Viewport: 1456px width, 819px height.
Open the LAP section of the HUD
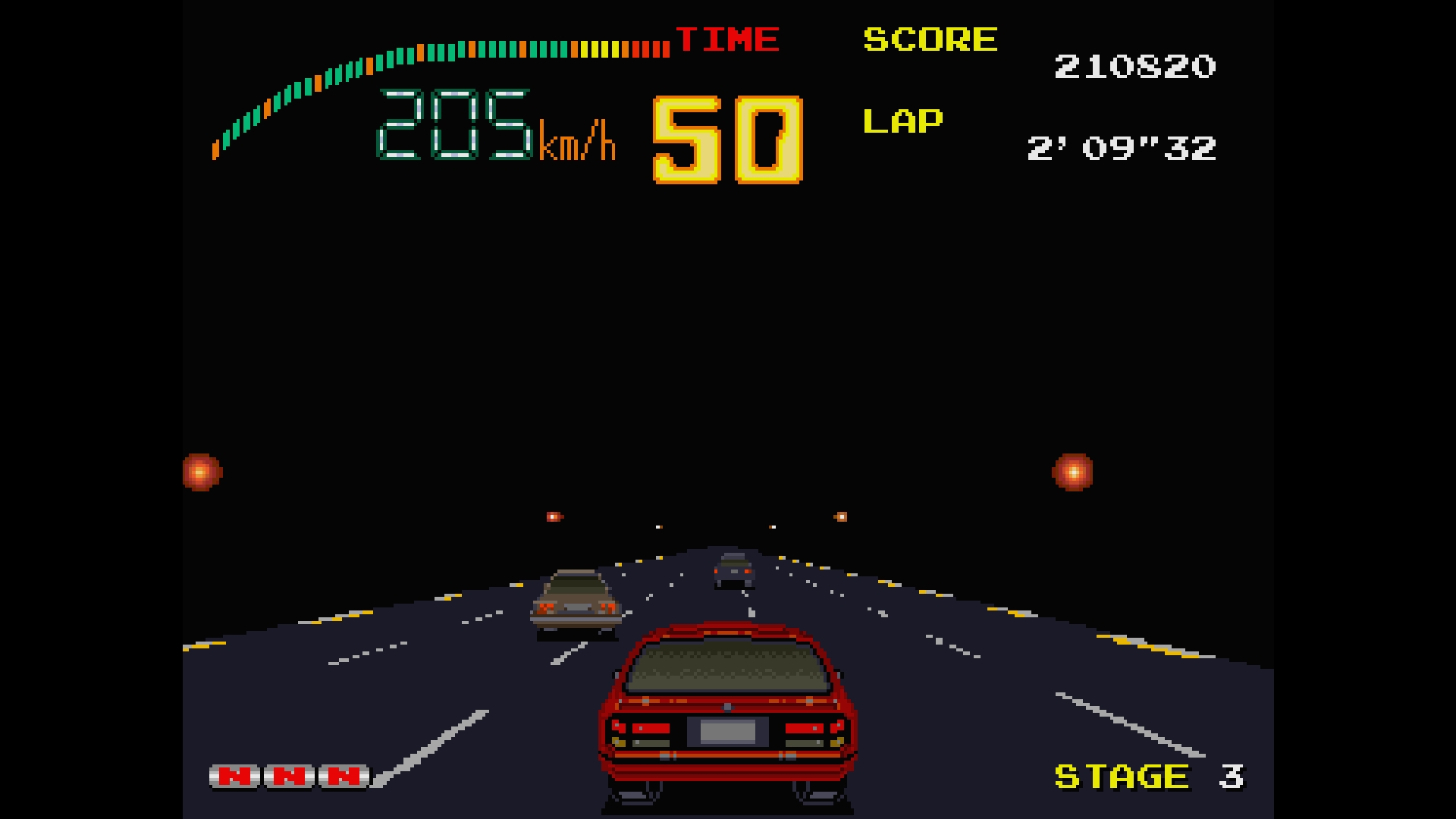(903, 121)
